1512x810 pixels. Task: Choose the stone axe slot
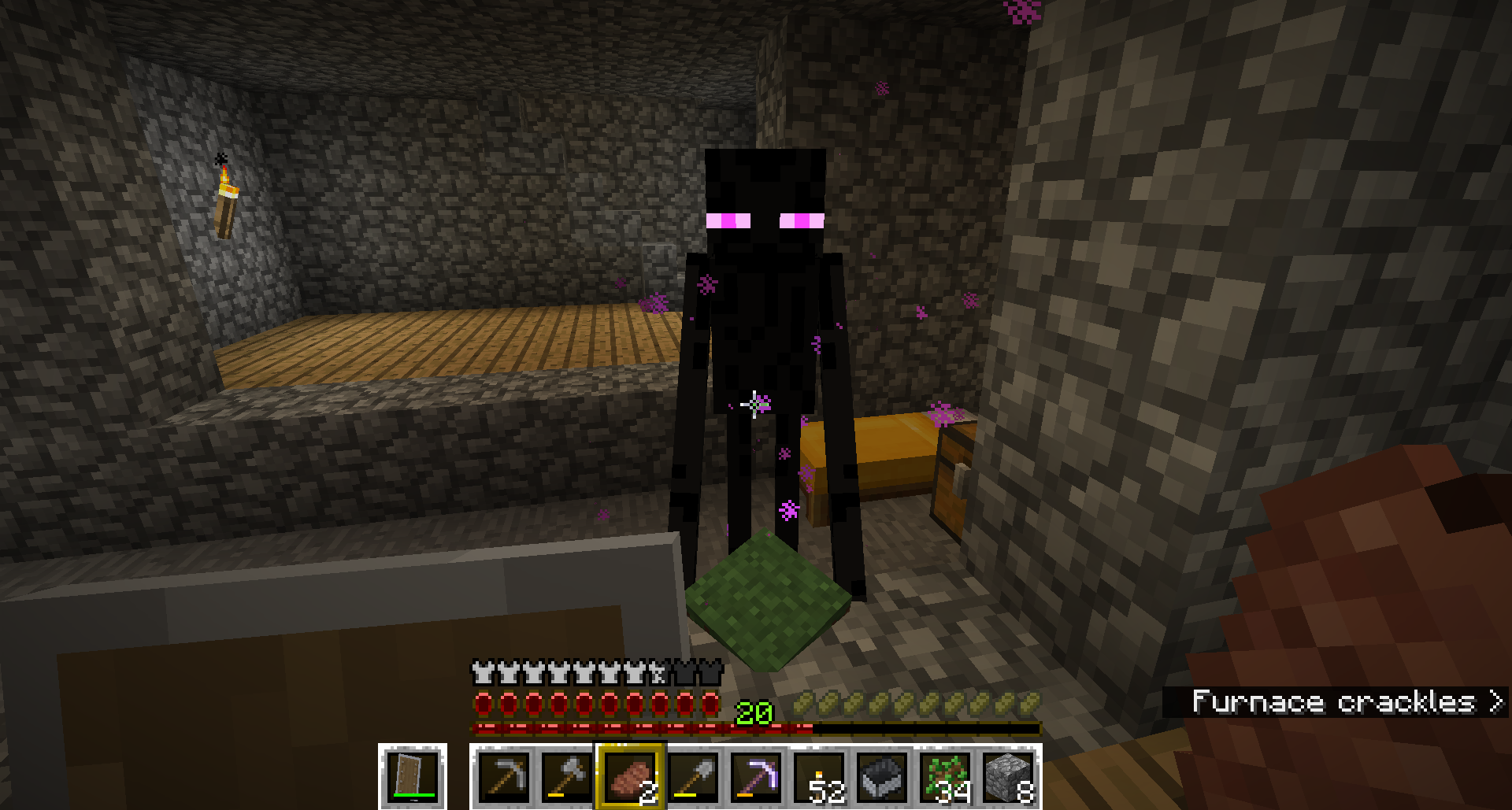point(567,776)
